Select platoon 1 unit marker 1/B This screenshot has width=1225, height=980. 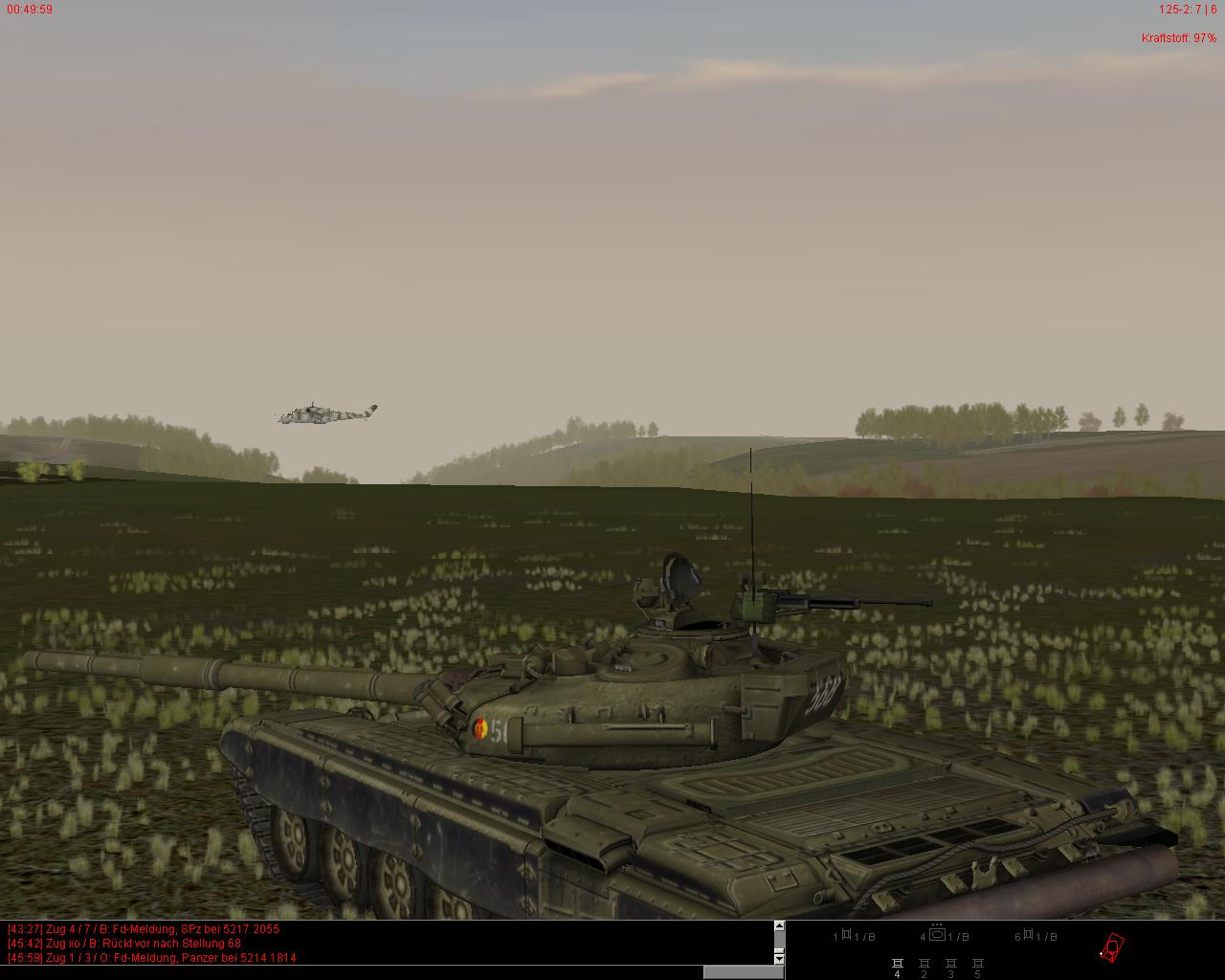tap(854, 936)
